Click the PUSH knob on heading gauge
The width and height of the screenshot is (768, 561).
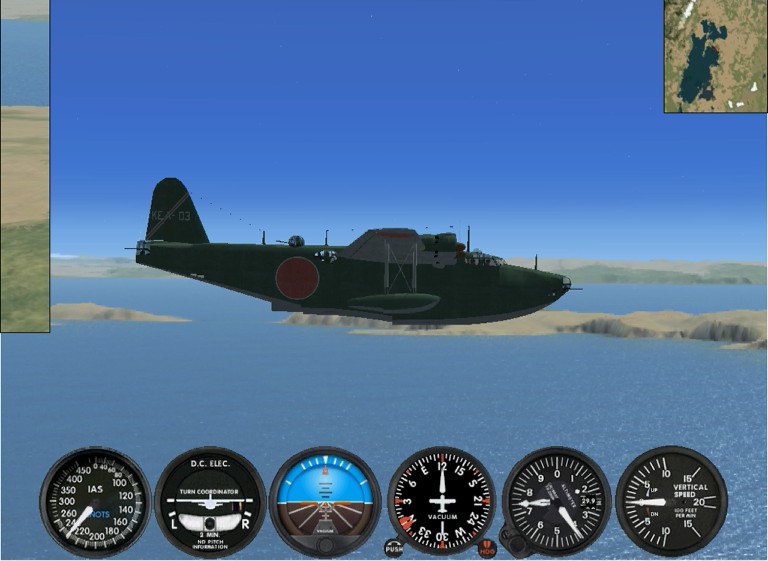click(393, 548)
